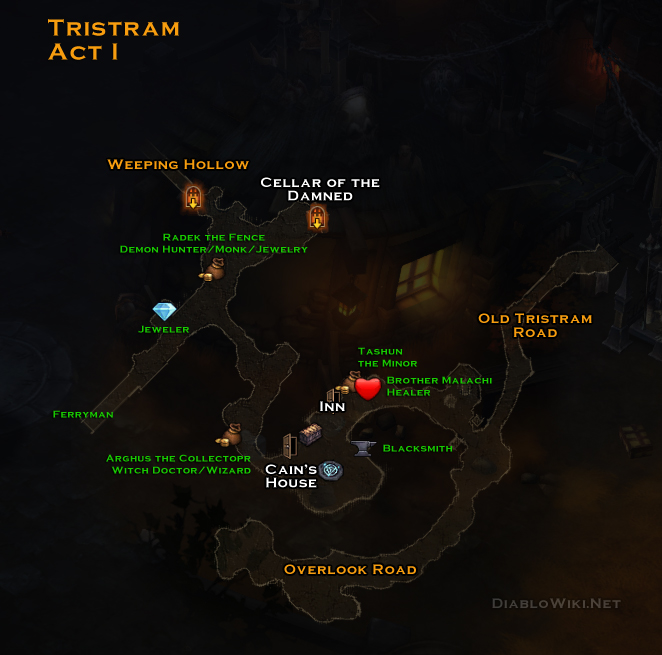This screenshot has width=662, height=655.
Task: Select Arghus the Collector's gold bag marker
Action: [229, 435]
